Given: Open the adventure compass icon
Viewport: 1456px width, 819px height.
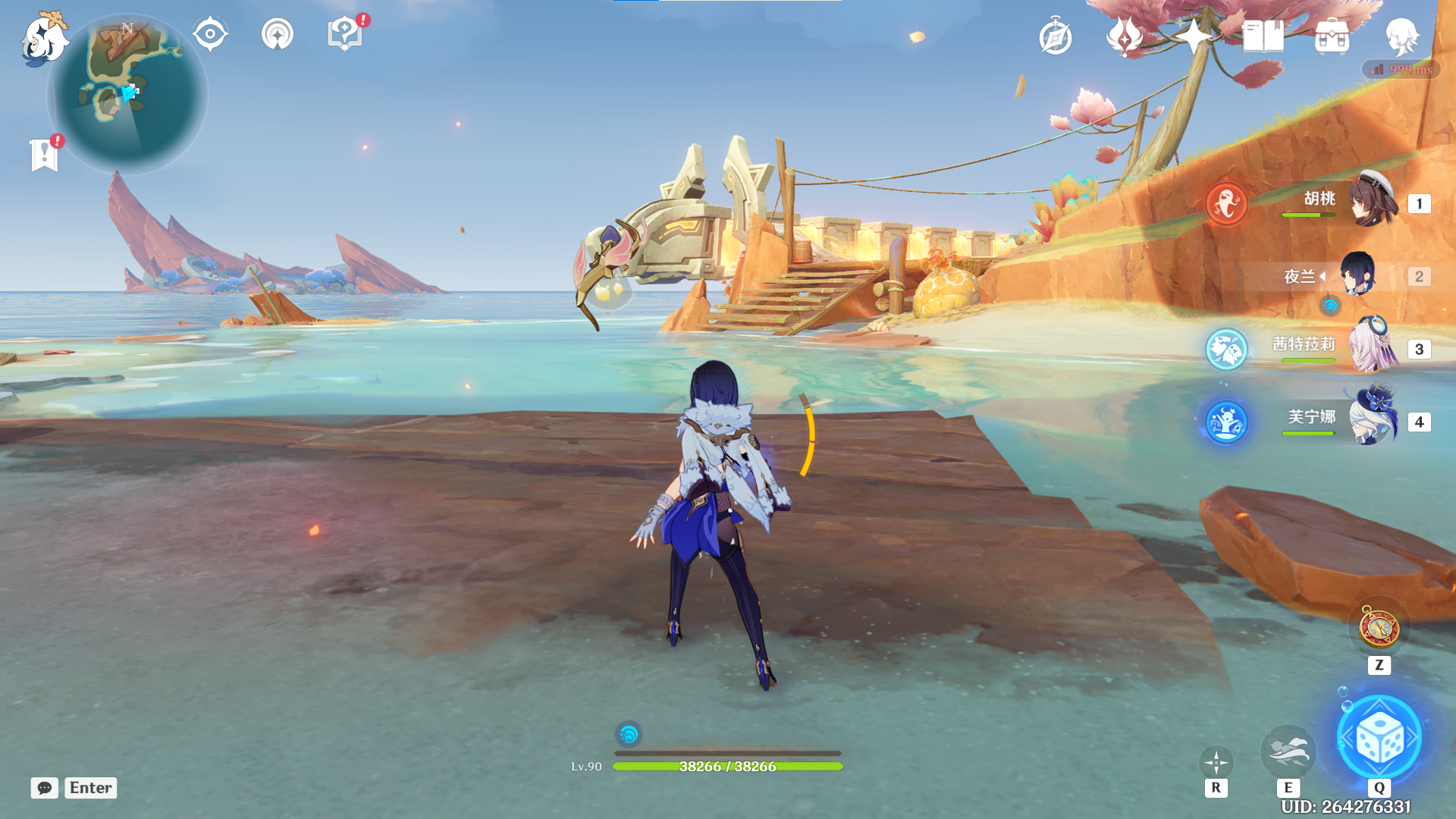Looking at the screenshot, I should 1056,37.
